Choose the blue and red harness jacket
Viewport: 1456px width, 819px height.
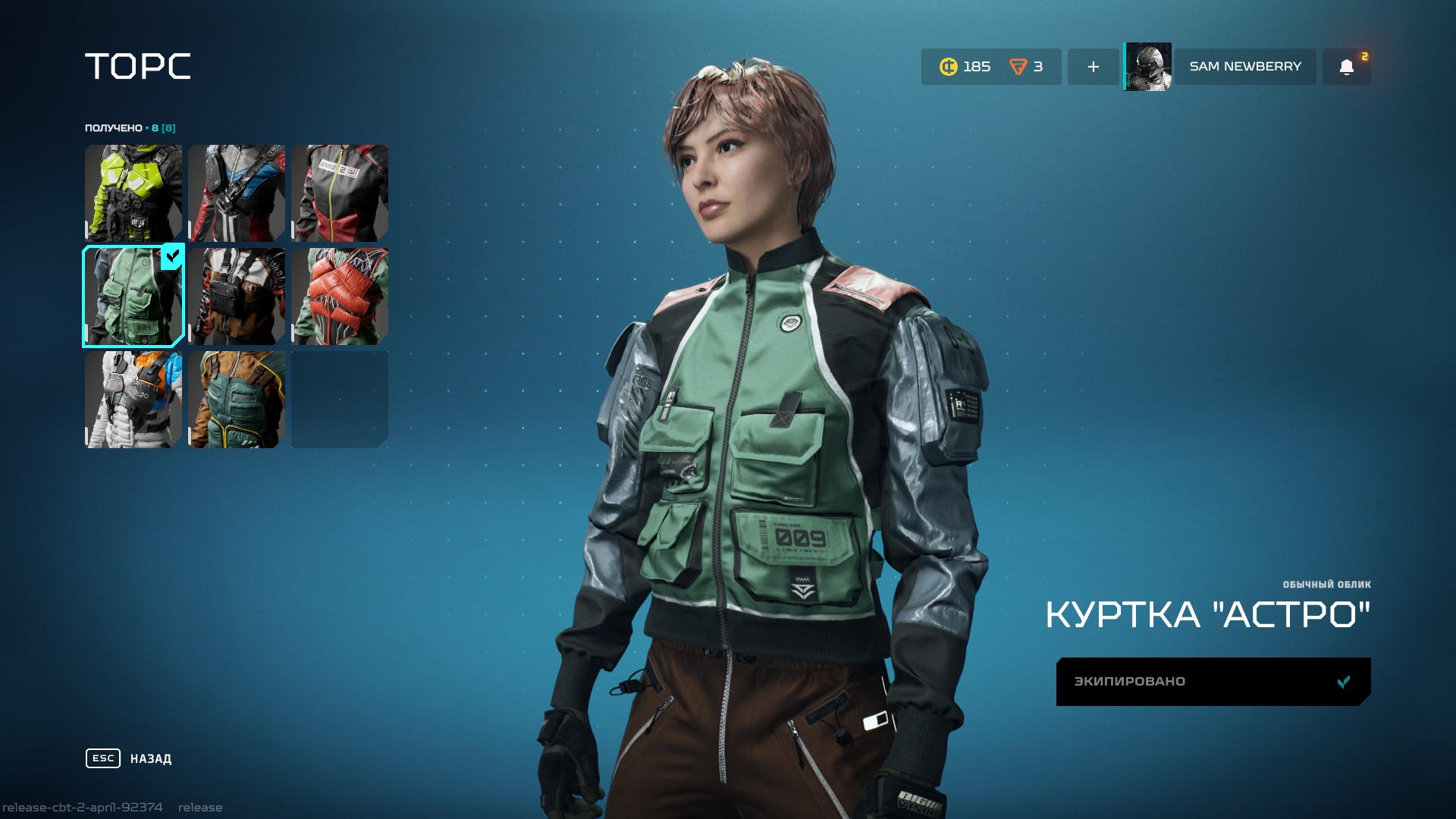(237, 193)
